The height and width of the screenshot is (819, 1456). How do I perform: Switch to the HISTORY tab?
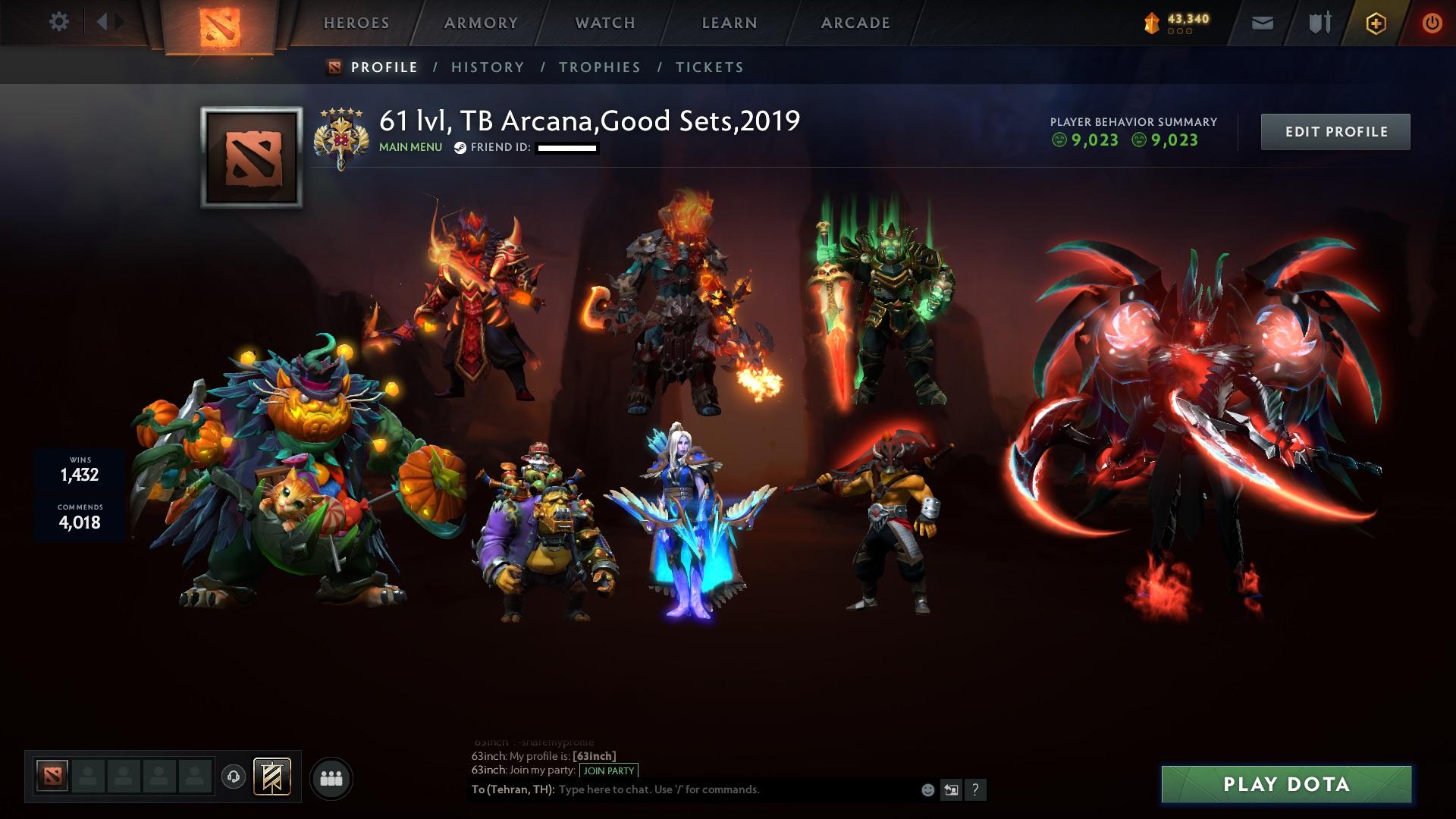487,67
